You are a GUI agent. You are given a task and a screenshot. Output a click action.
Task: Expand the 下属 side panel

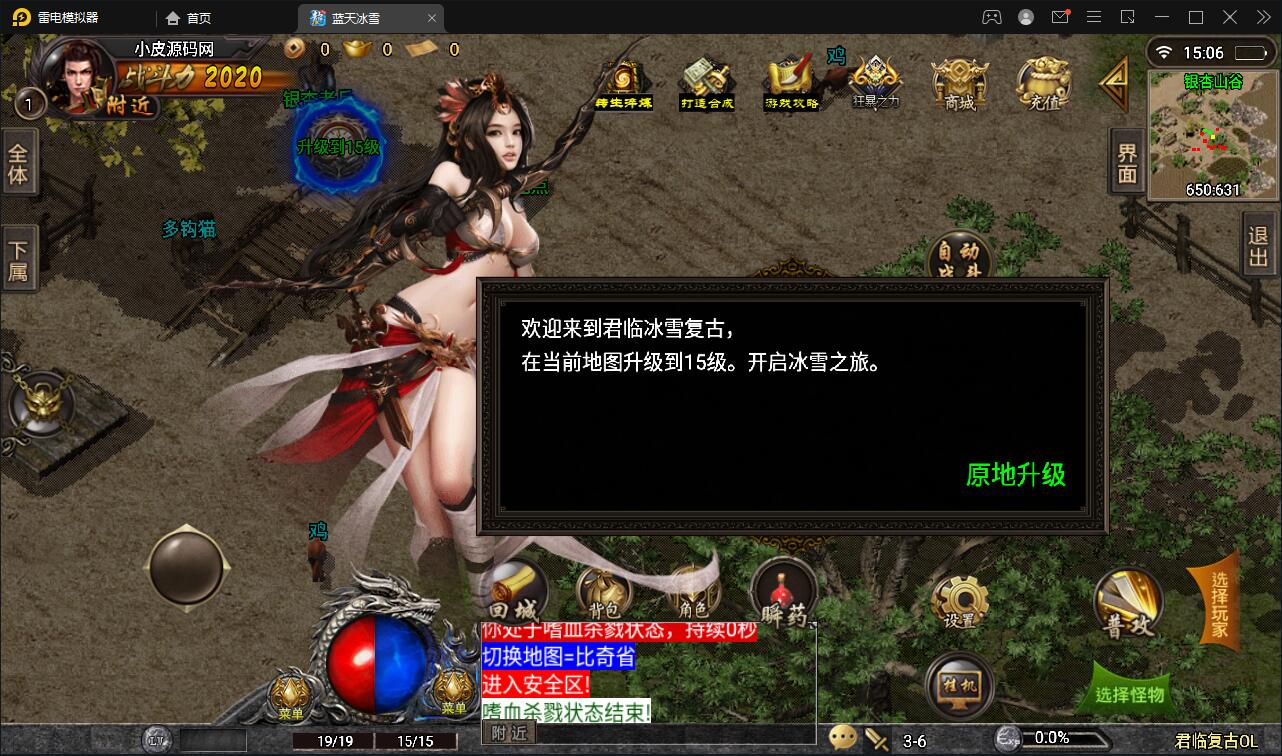(x=20, y=257)
